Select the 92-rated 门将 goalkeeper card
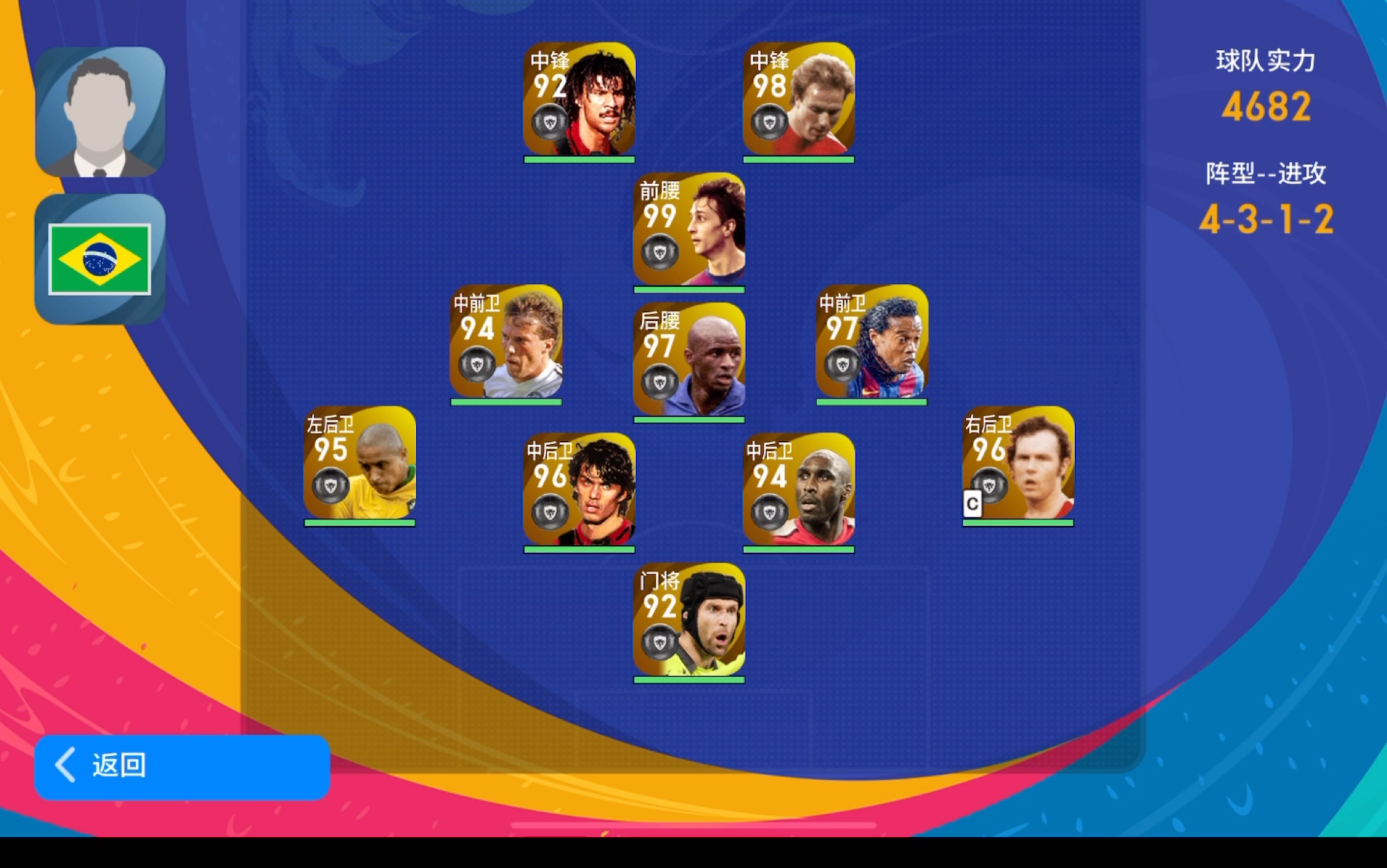 click(x=689, y=619)
